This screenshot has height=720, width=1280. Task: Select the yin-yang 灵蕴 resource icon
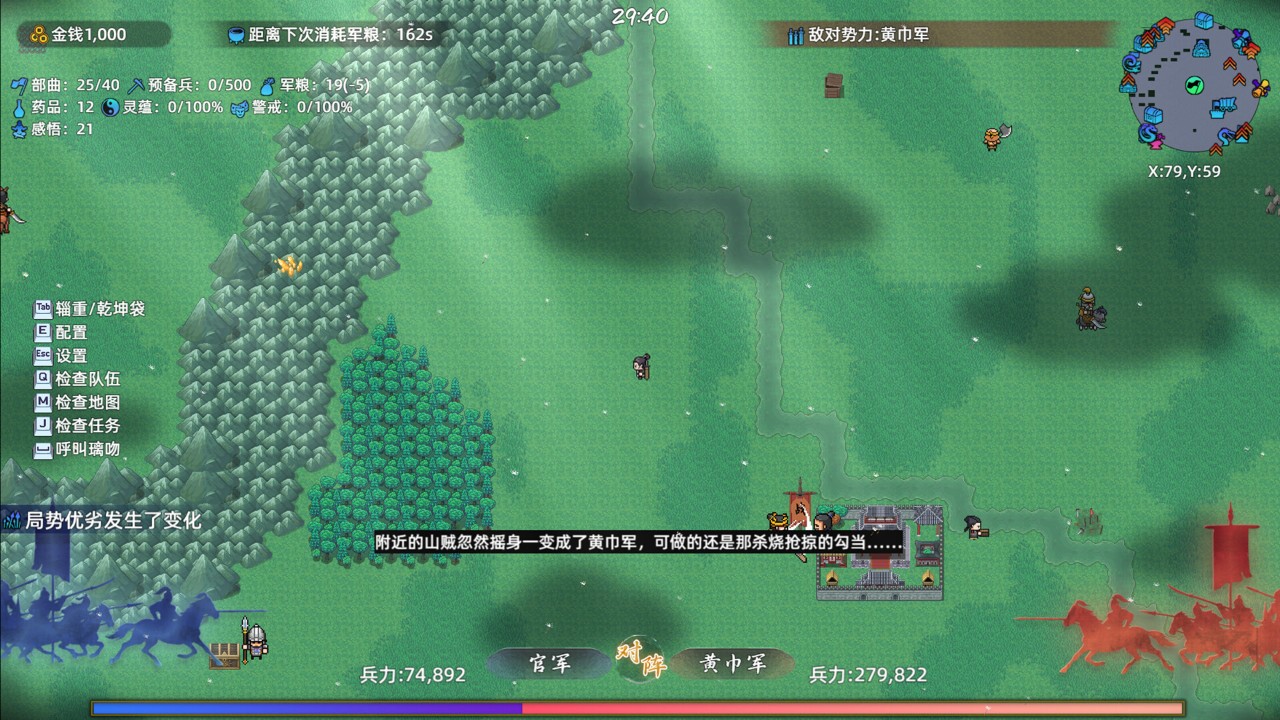[x=108, y=108]
